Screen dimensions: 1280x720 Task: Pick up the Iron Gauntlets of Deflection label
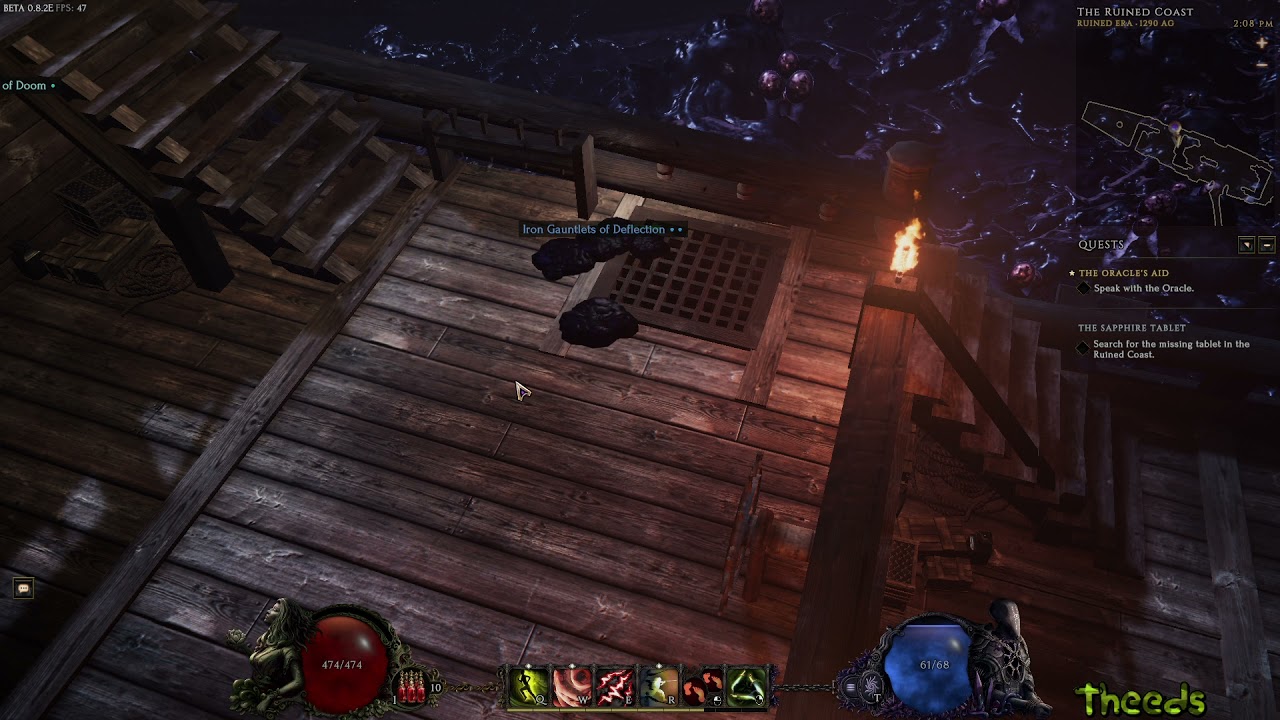coord(594,230)
